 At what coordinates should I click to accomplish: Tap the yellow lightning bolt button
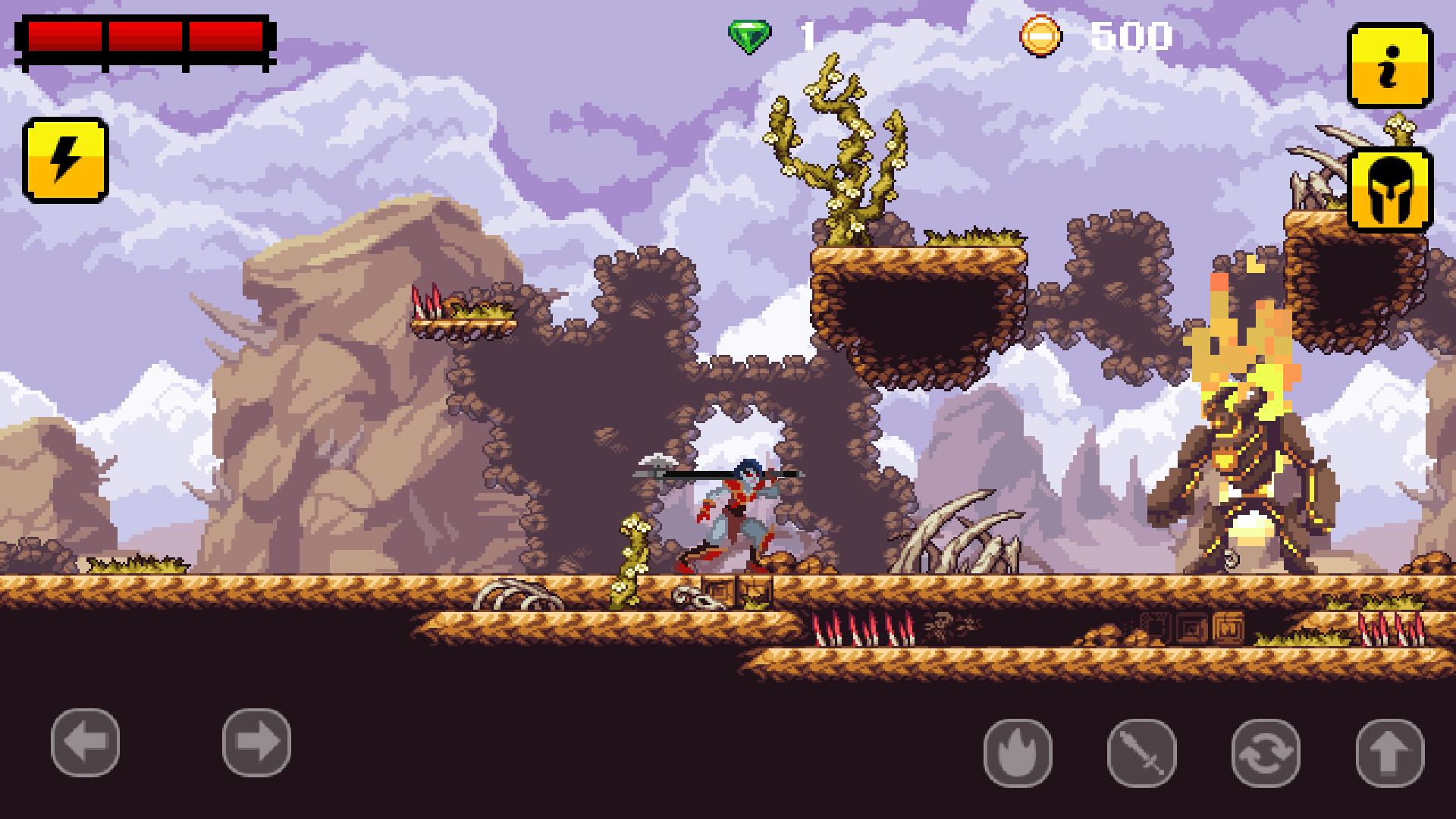pyautogui.click(x=65, y=160)
